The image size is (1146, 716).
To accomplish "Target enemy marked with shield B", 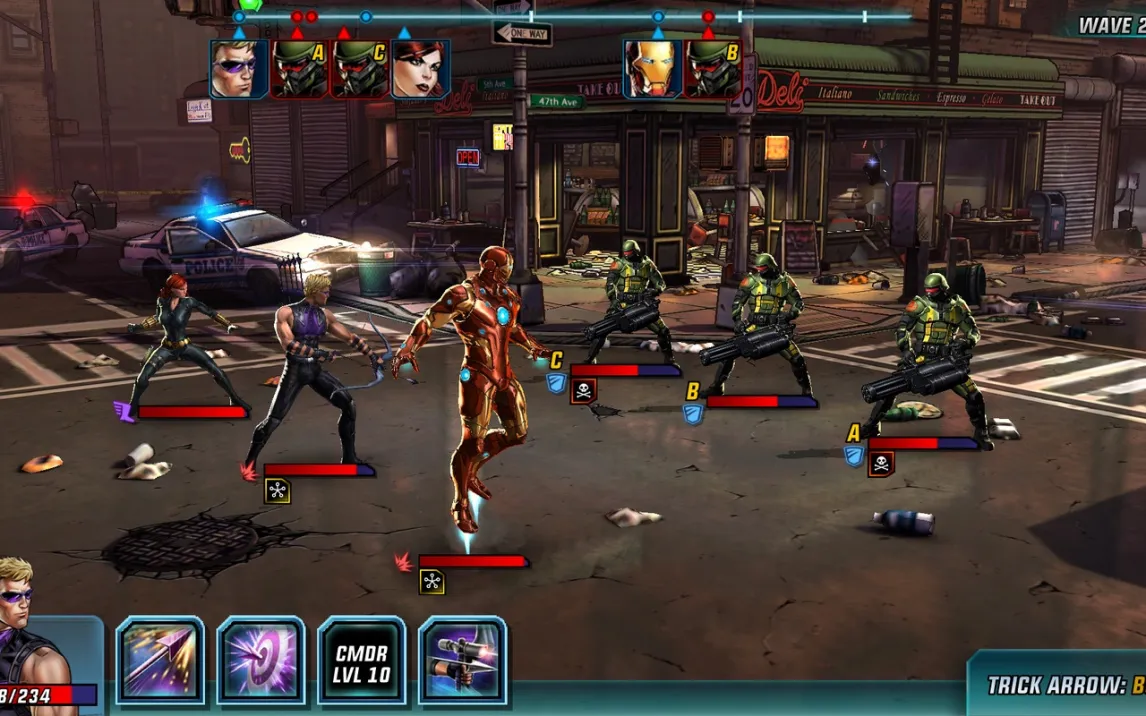I will (766, 325).
